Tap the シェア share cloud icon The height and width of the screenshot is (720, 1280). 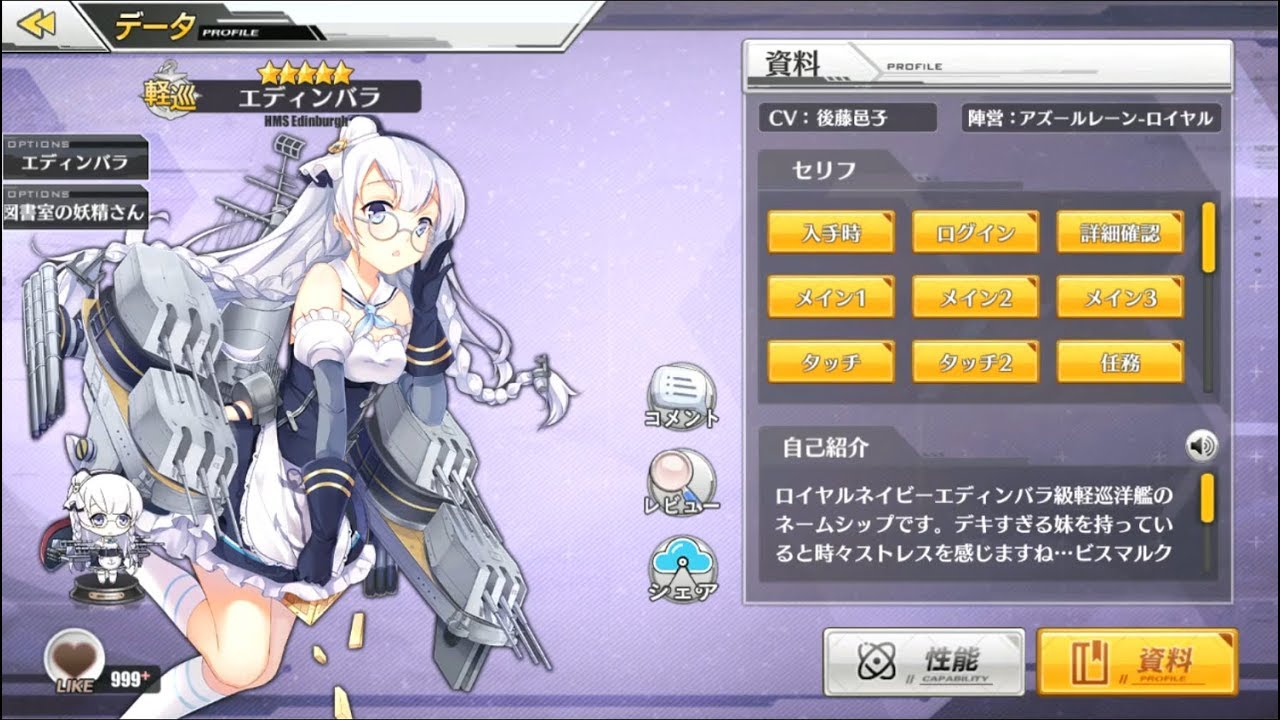pyautogui.click(x=683, y=566)
